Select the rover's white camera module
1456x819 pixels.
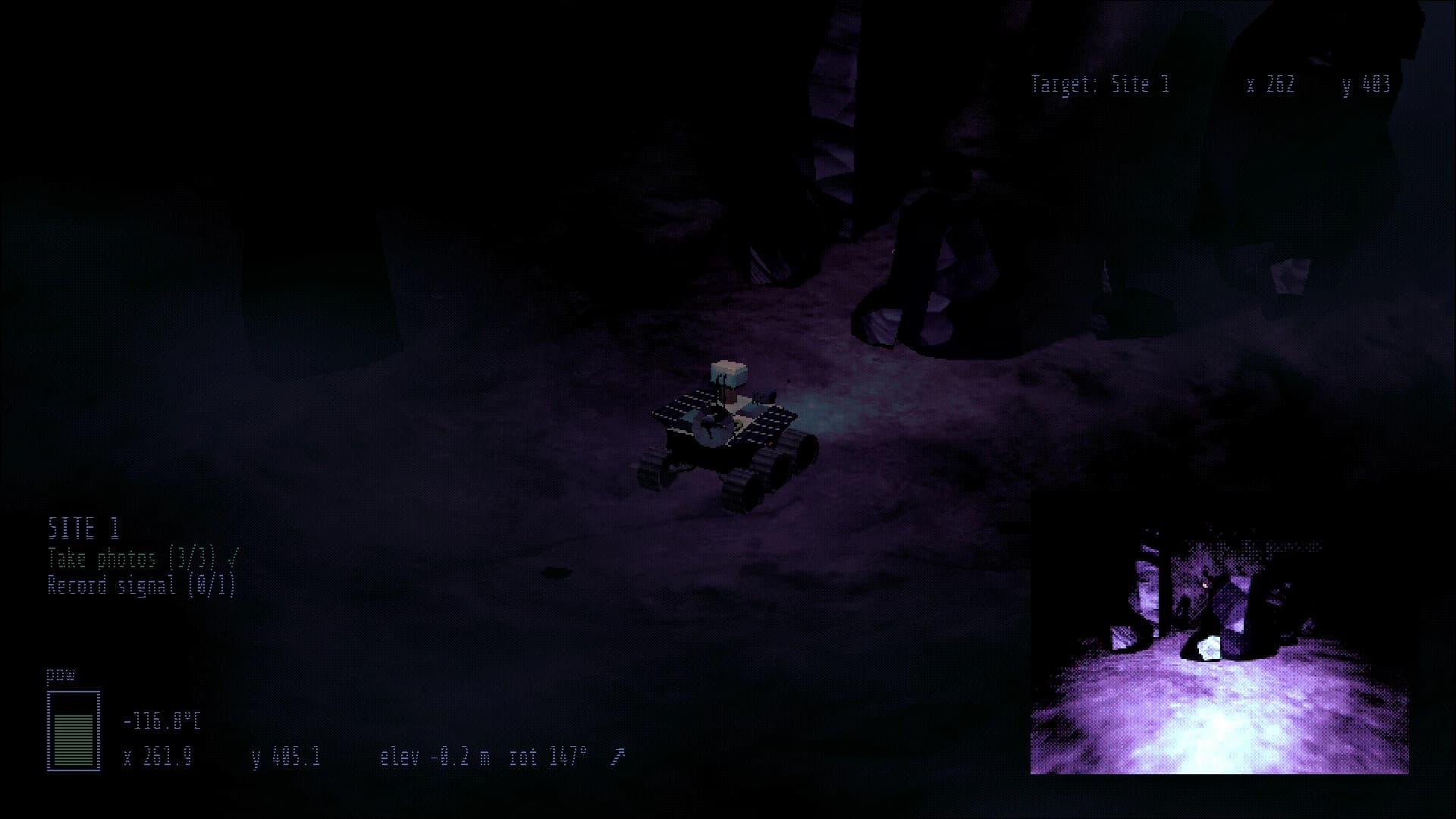[x=729, y=373]
